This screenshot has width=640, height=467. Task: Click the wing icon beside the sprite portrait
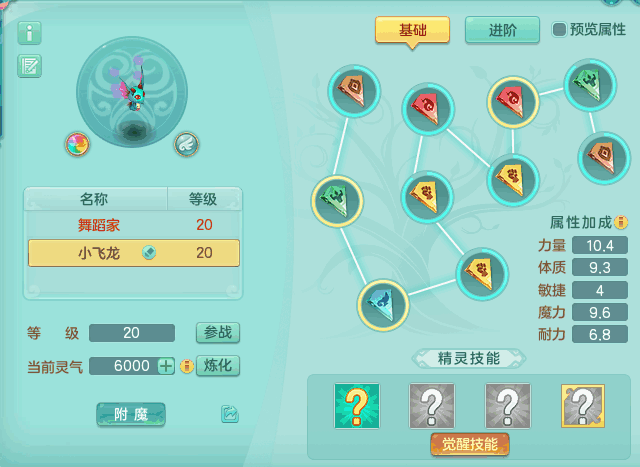coord(186,144)
